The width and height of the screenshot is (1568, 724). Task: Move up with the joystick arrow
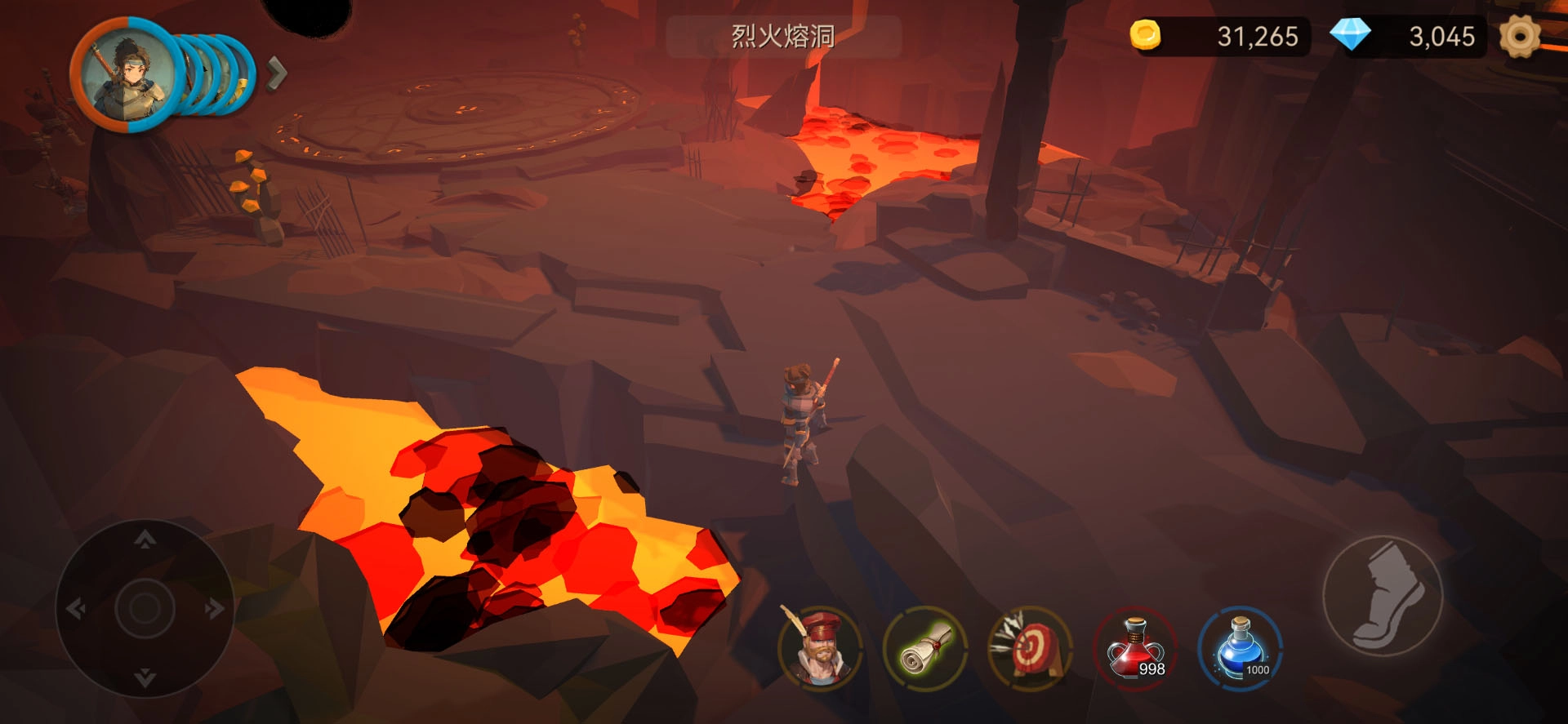pos(145,540)
